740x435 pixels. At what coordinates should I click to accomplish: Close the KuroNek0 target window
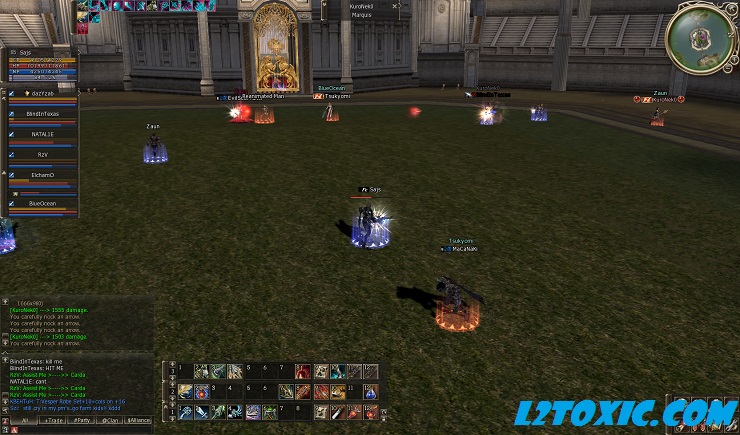[x=395, y=7]
